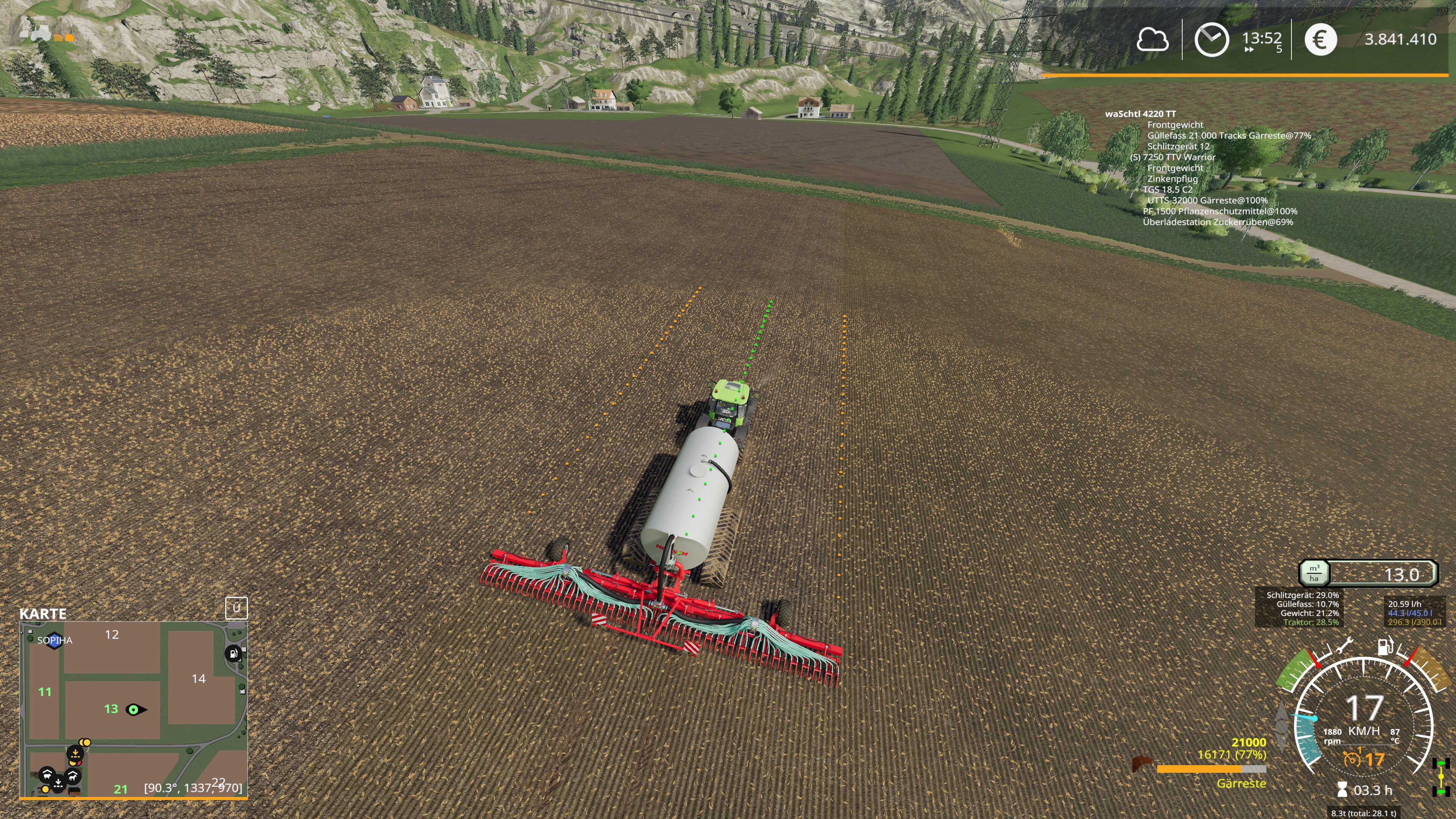Open the weather cloud icon
Viewport: 1456px width, 819px height.
pos(1152,39)
